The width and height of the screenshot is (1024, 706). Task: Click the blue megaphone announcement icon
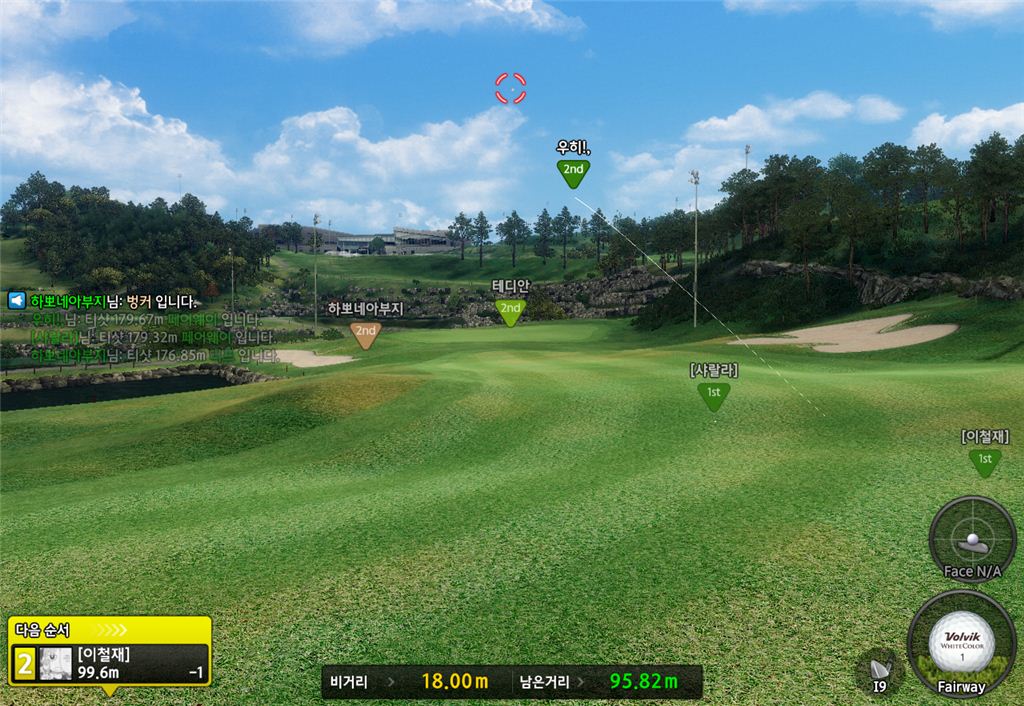click(16, 300)
